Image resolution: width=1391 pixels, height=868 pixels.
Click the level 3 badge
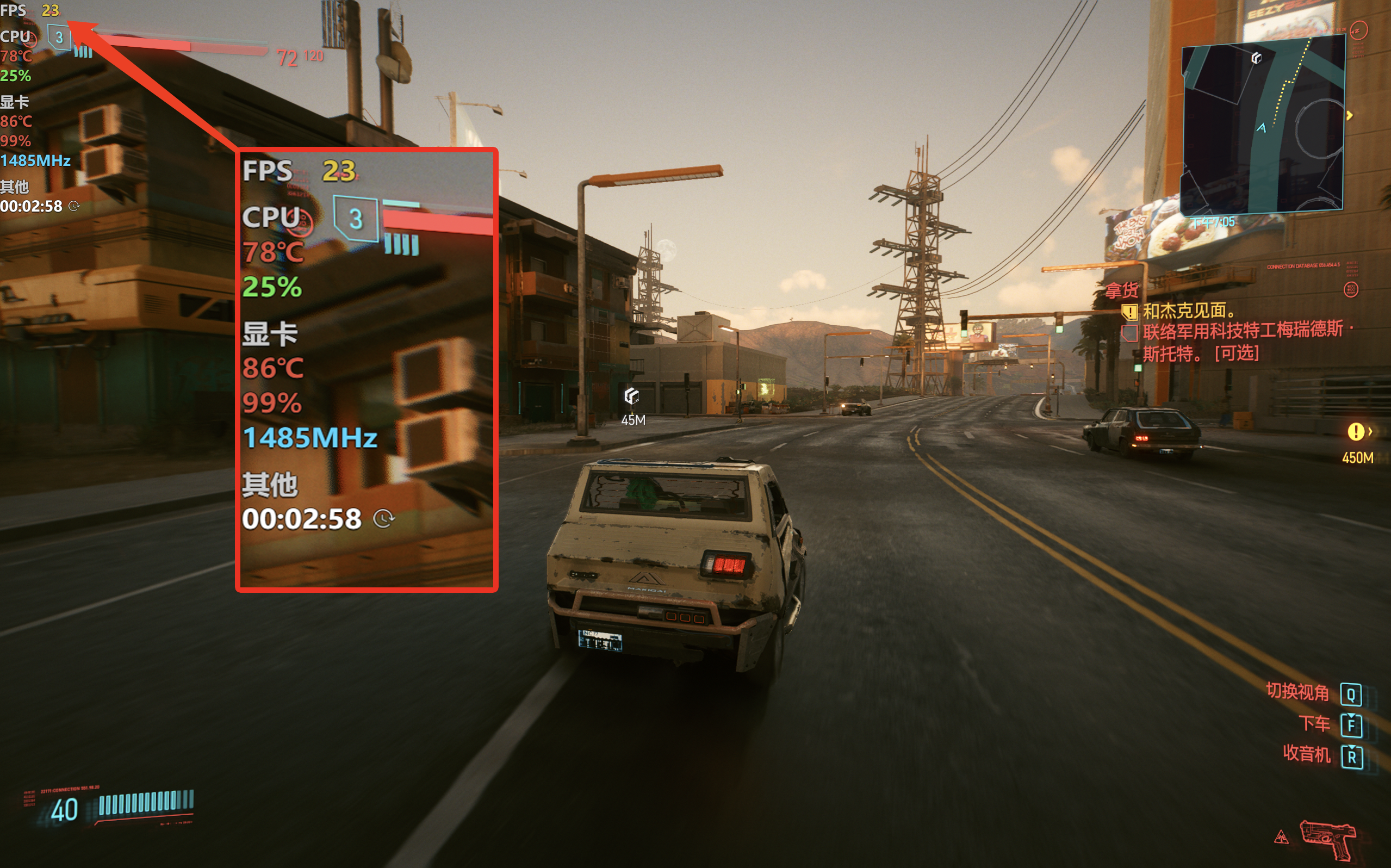pos(59,38)
